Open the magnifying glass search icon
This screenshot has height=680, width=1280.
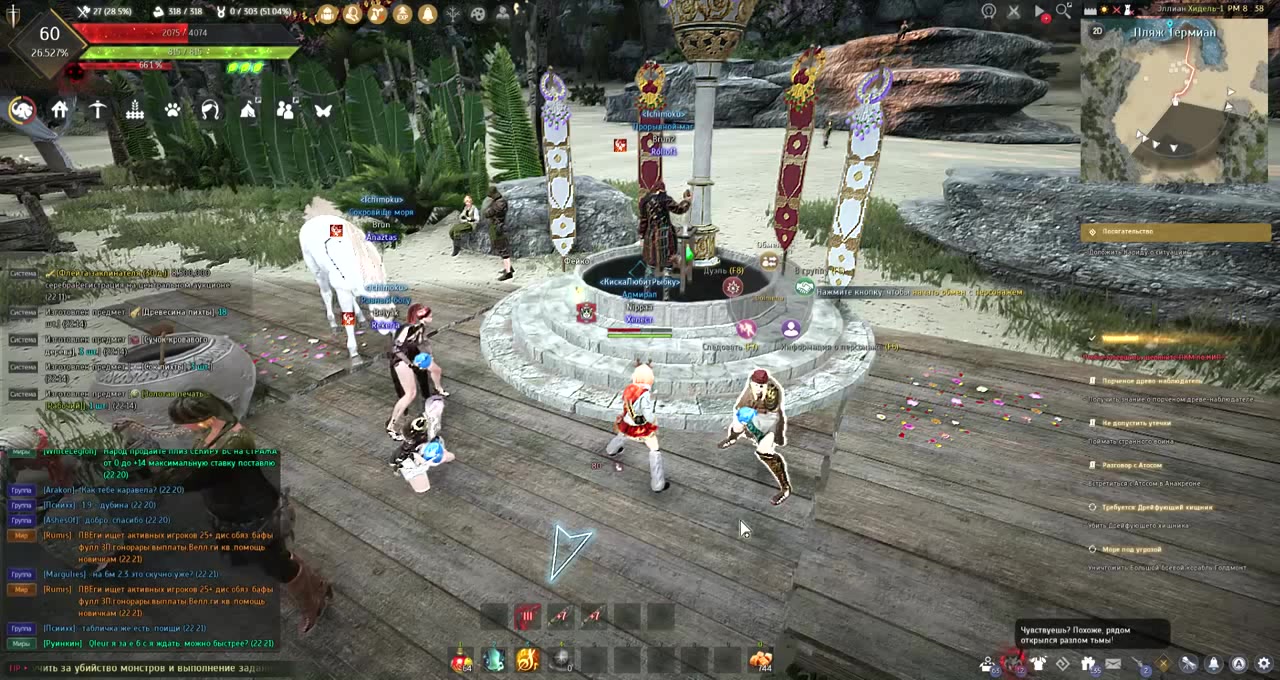coord(1063,11)
